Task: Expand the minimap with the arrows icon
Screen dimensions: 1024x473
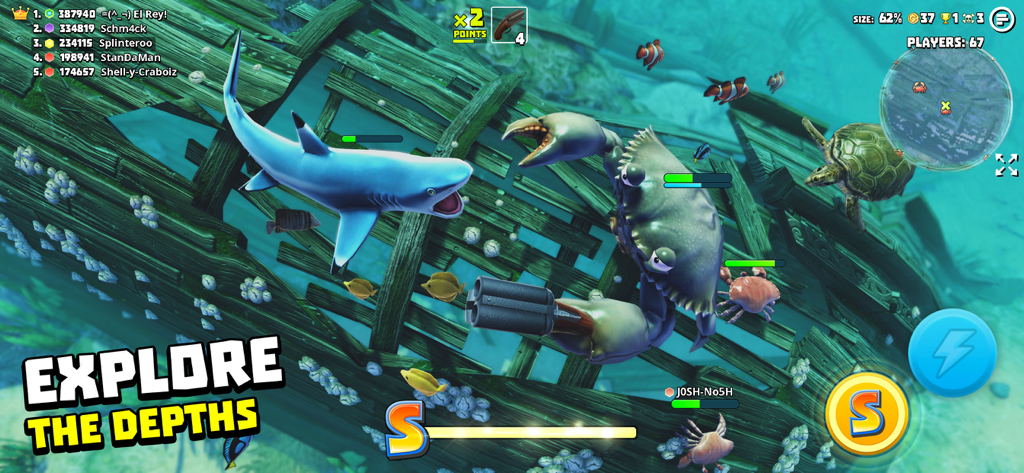Action: coord(1006,165)
